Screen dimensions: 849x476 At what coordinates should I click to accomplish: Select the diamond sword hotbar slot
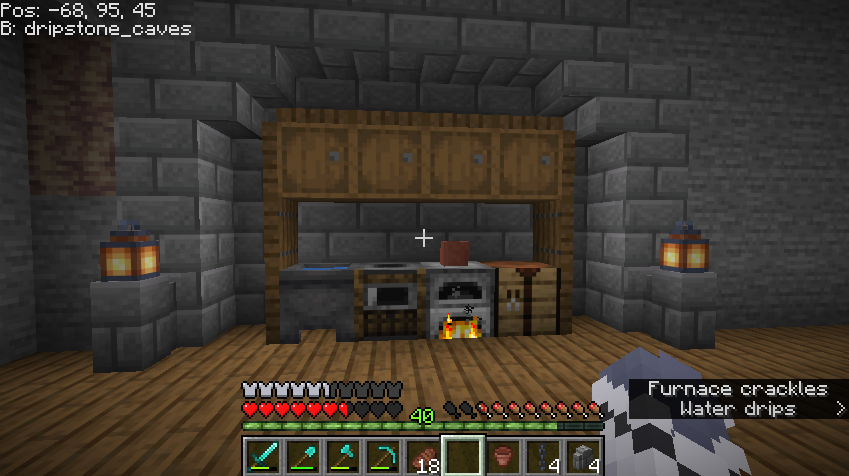pyautogui.click(x=263, y=456)
